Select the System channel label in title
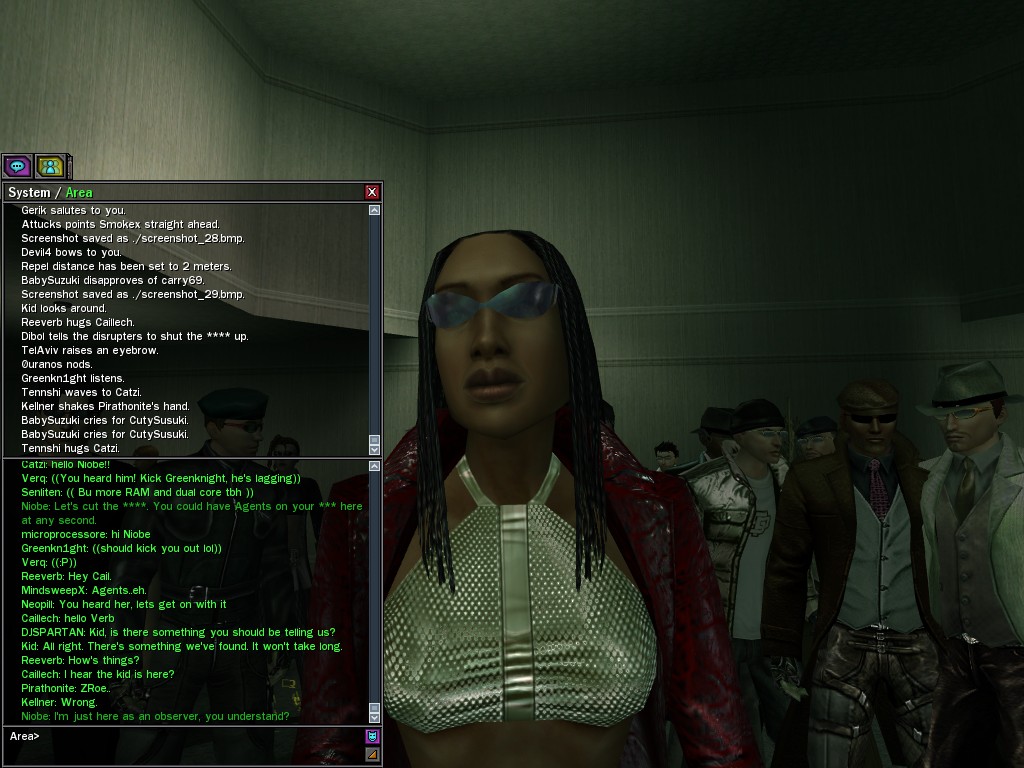This screenshot has height=768, width=1024. click(x=28, y=192)
